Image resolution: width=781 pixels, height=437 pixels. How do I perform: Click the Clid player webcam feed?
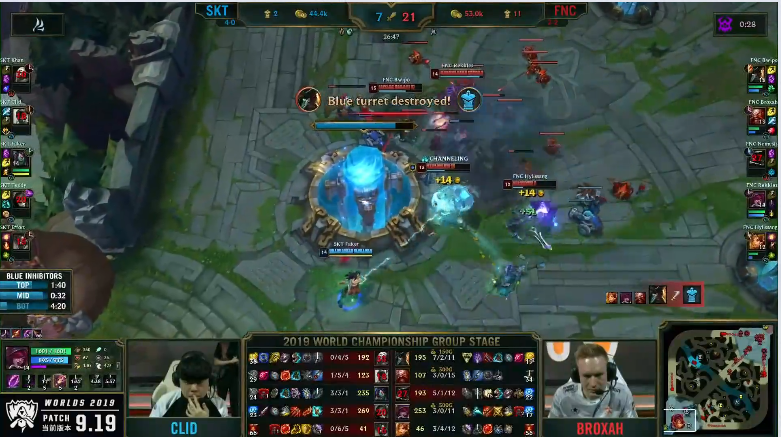coord(183,383)
